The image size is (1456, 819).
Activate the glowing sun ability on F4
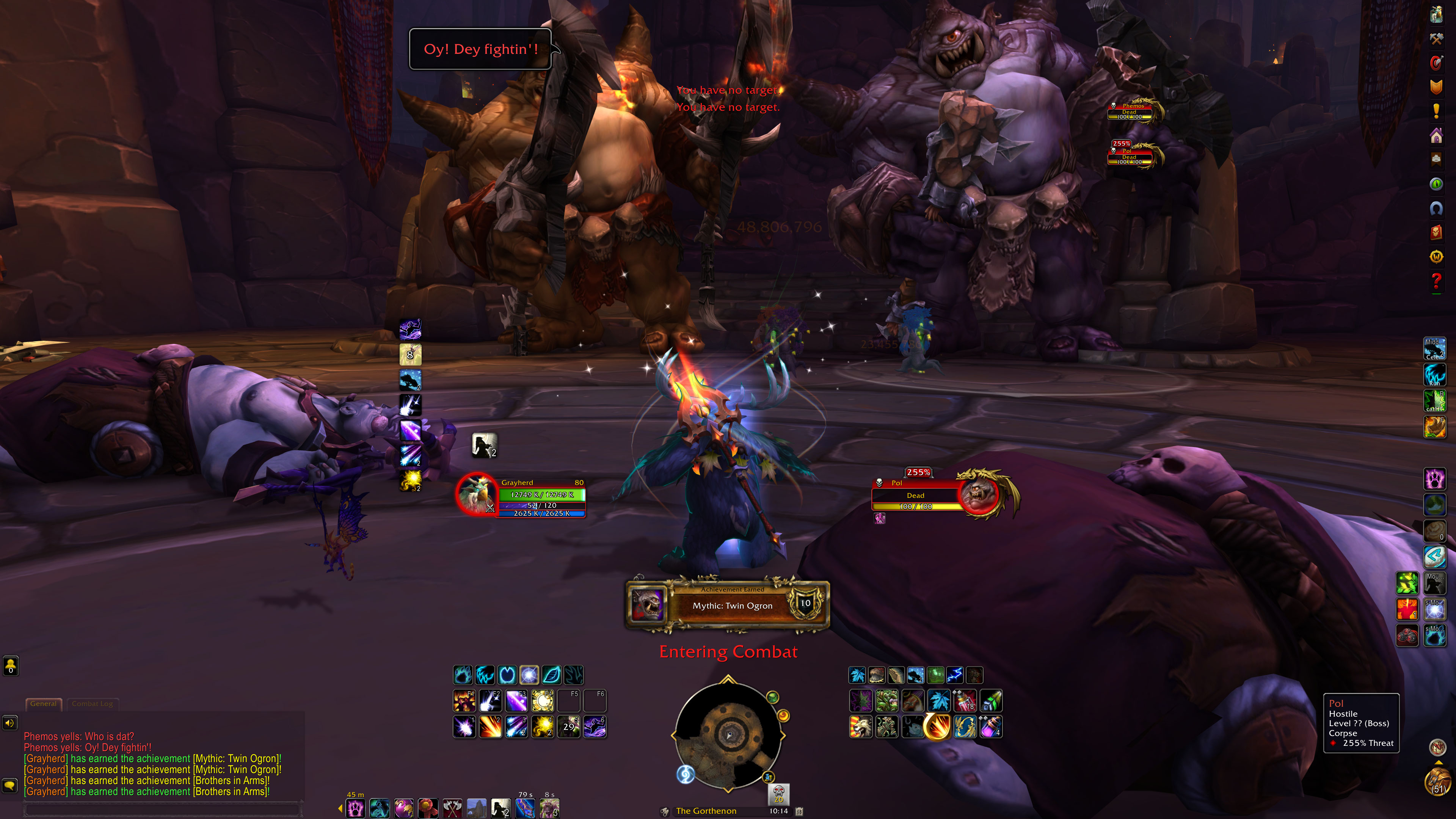click(543, 701)
